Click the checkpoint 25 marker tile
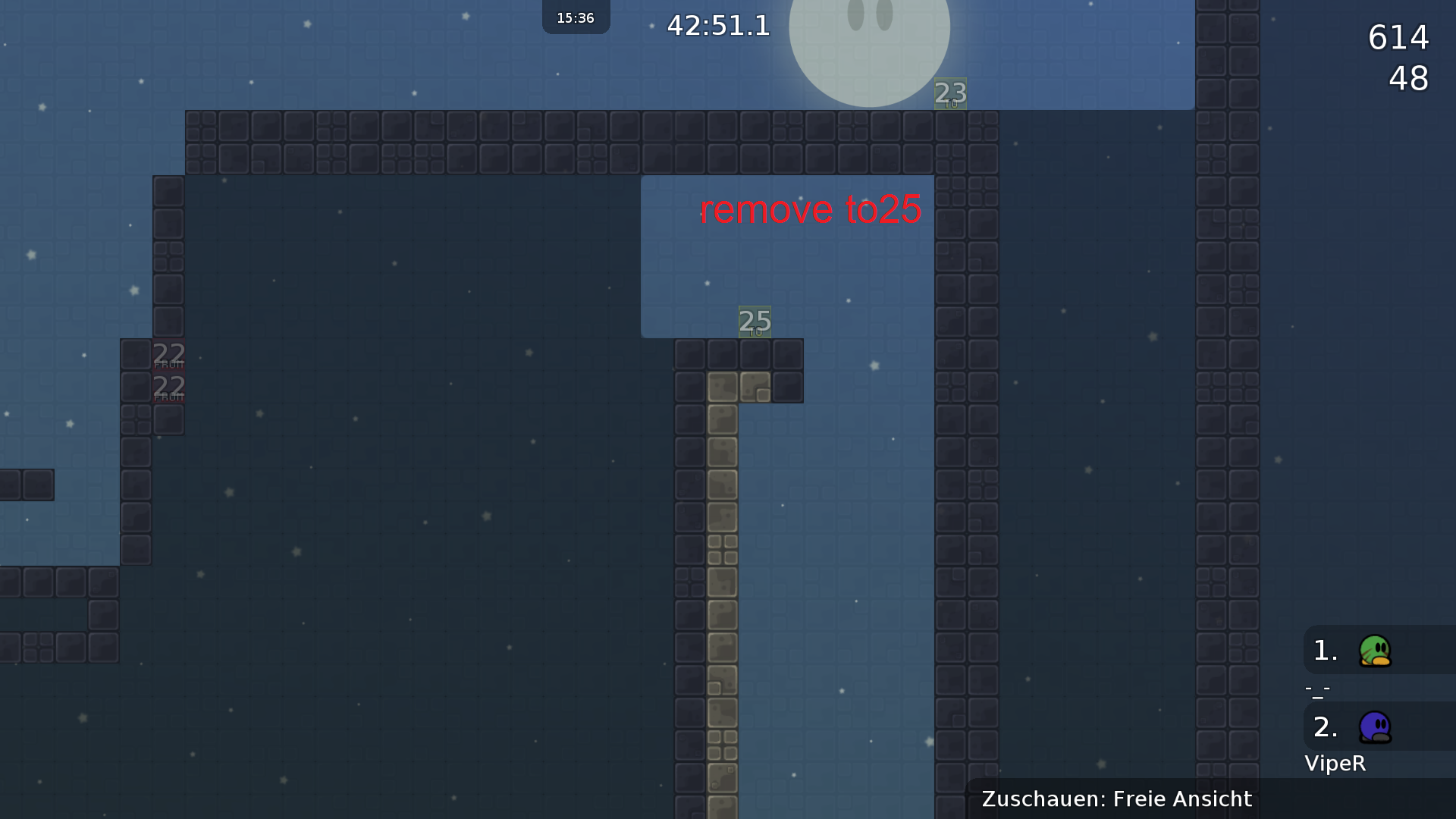This screenshot has width=1456, height=819. pos(755,322)
